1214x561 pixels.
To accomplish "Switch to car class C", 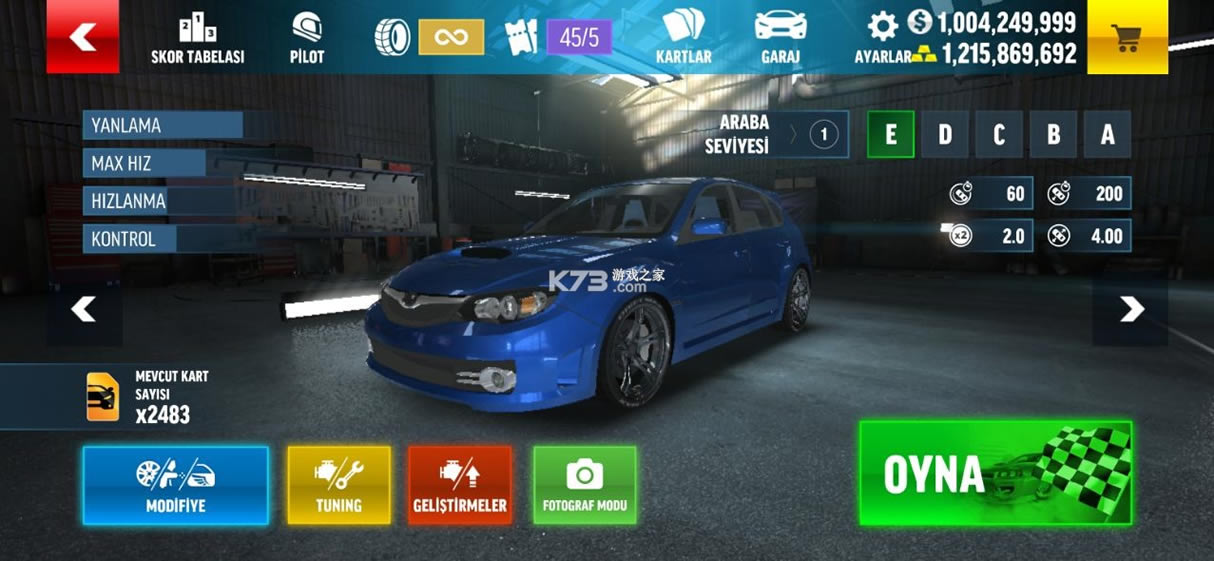I will pos(998,135).
